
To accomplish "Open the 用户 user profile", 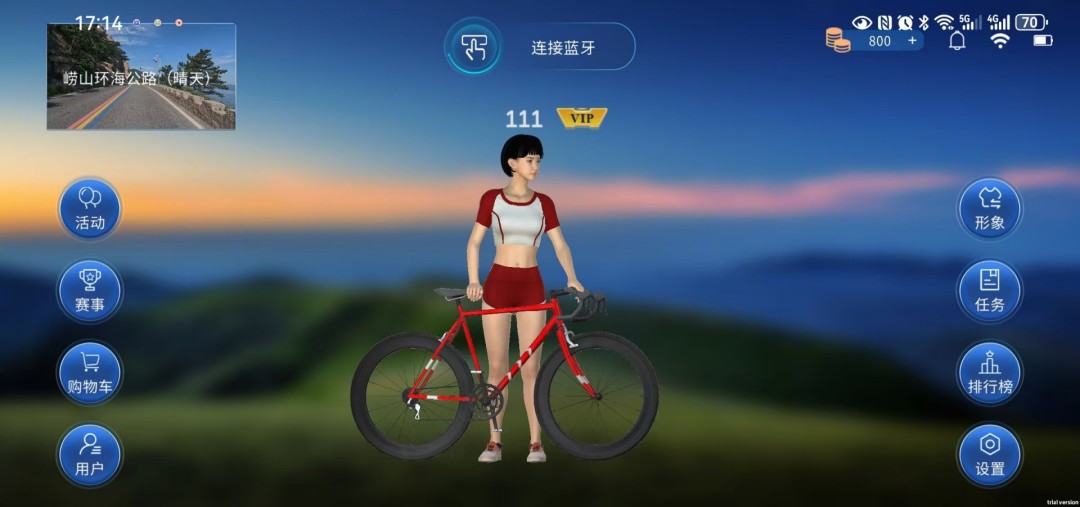I will tap(90, 455).
